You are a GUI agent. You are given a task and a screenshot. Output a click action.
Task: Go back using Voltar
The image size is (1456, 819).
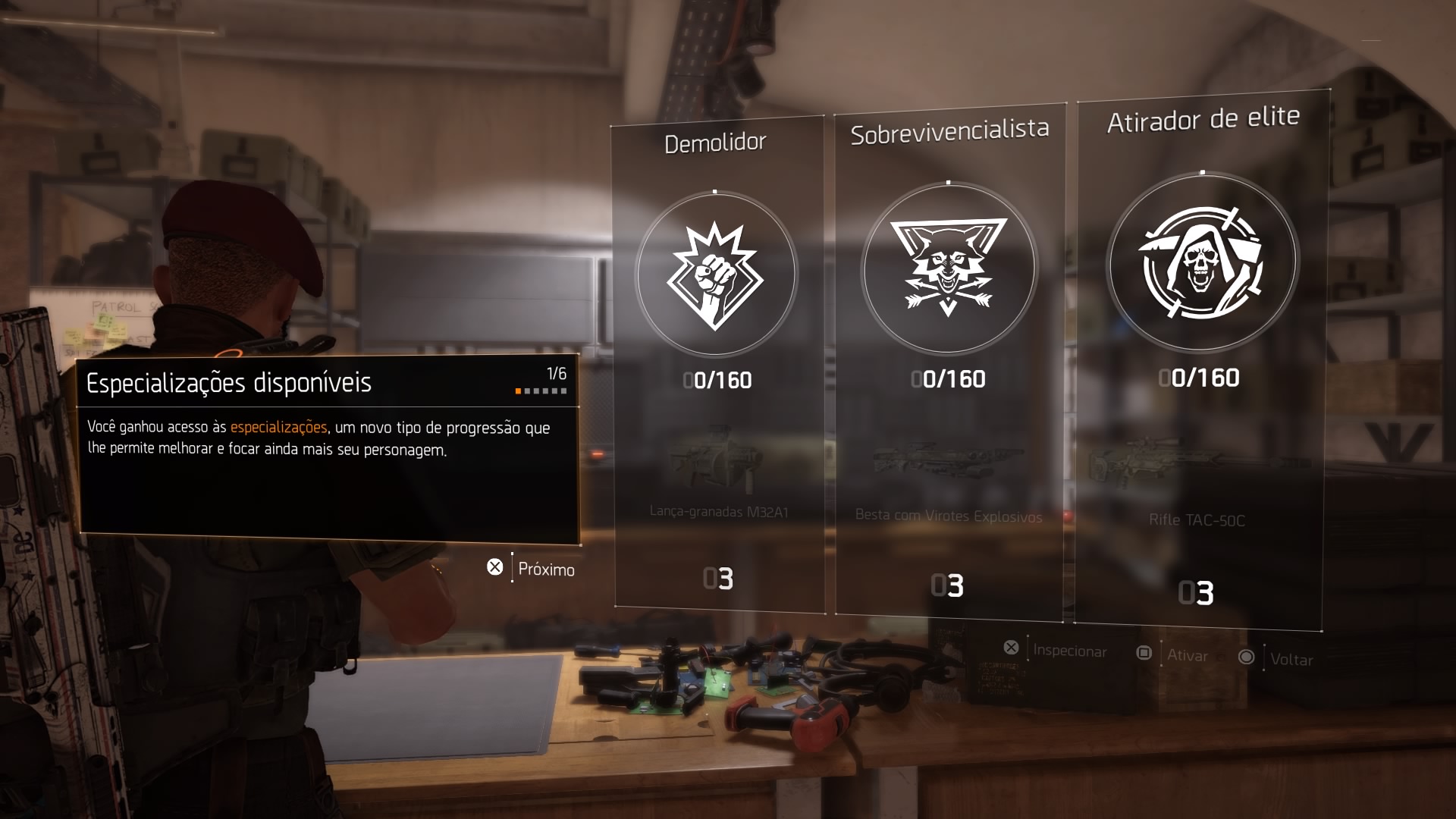point(1291,659)
